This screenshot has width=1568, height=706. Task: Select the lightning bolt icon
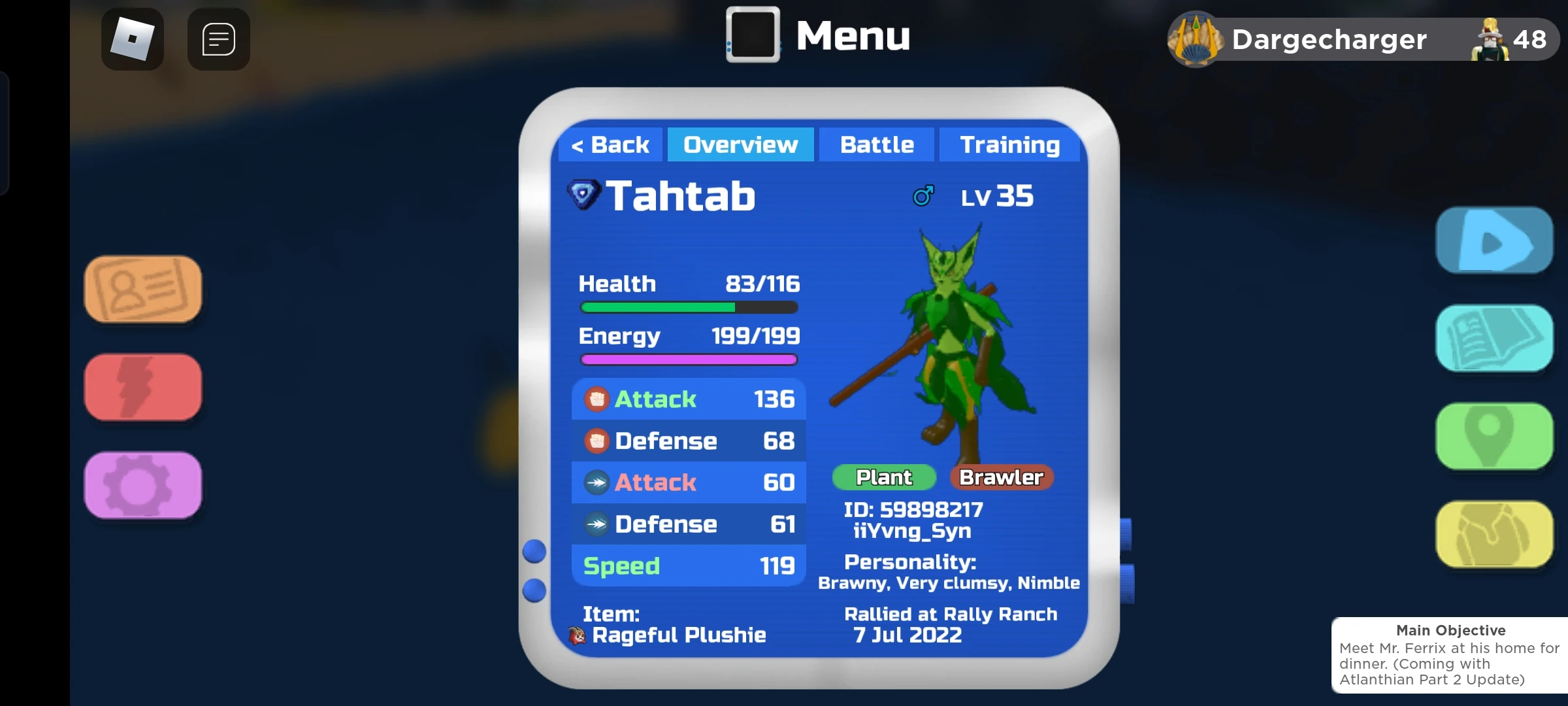142,386
